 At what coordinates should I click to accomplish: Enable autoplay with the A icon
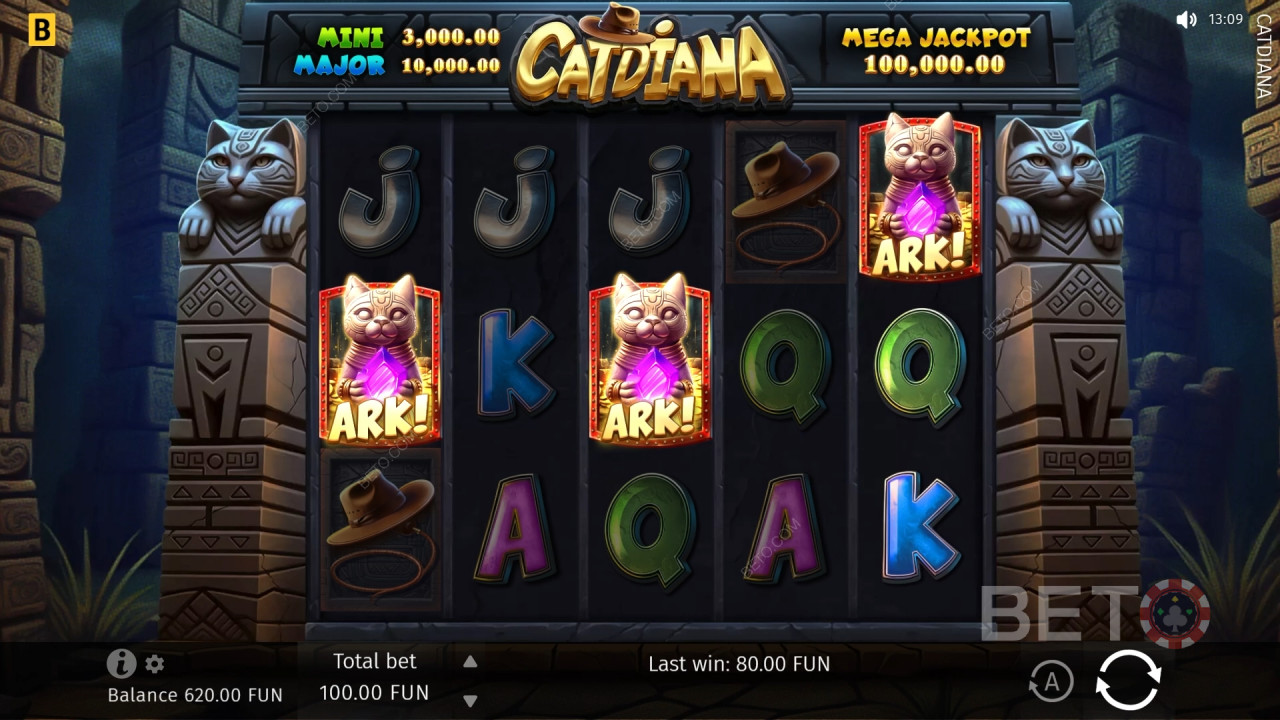coord(1051,682)
